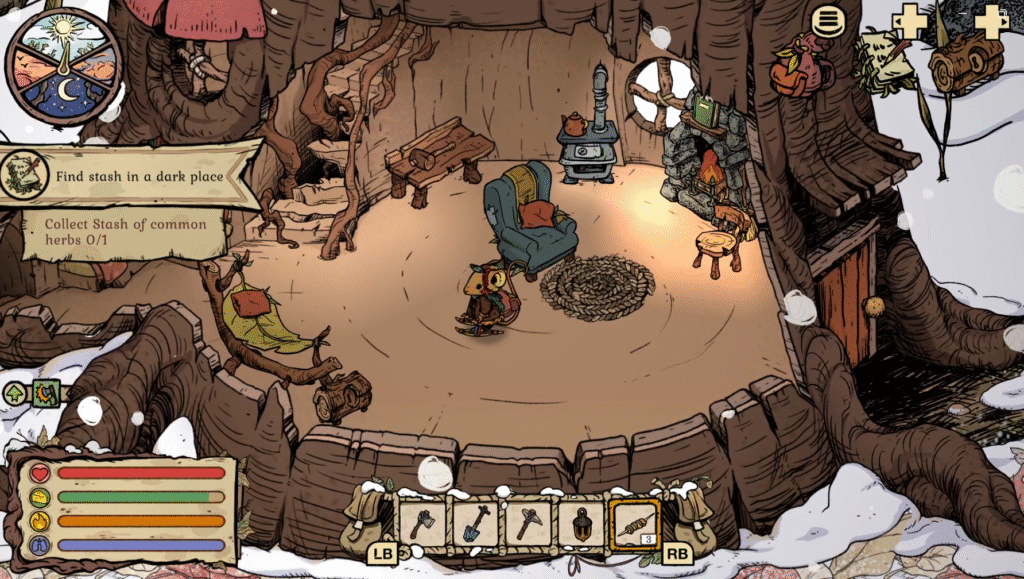Click the day and night cycle clock

(63, 65)
